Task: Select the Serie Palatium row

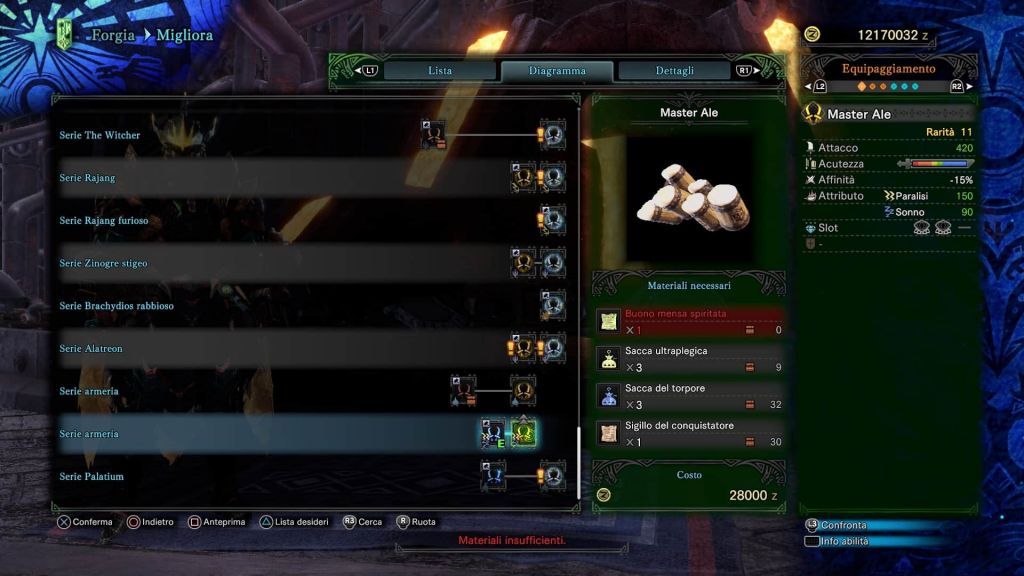Action: tap(92, 476)
